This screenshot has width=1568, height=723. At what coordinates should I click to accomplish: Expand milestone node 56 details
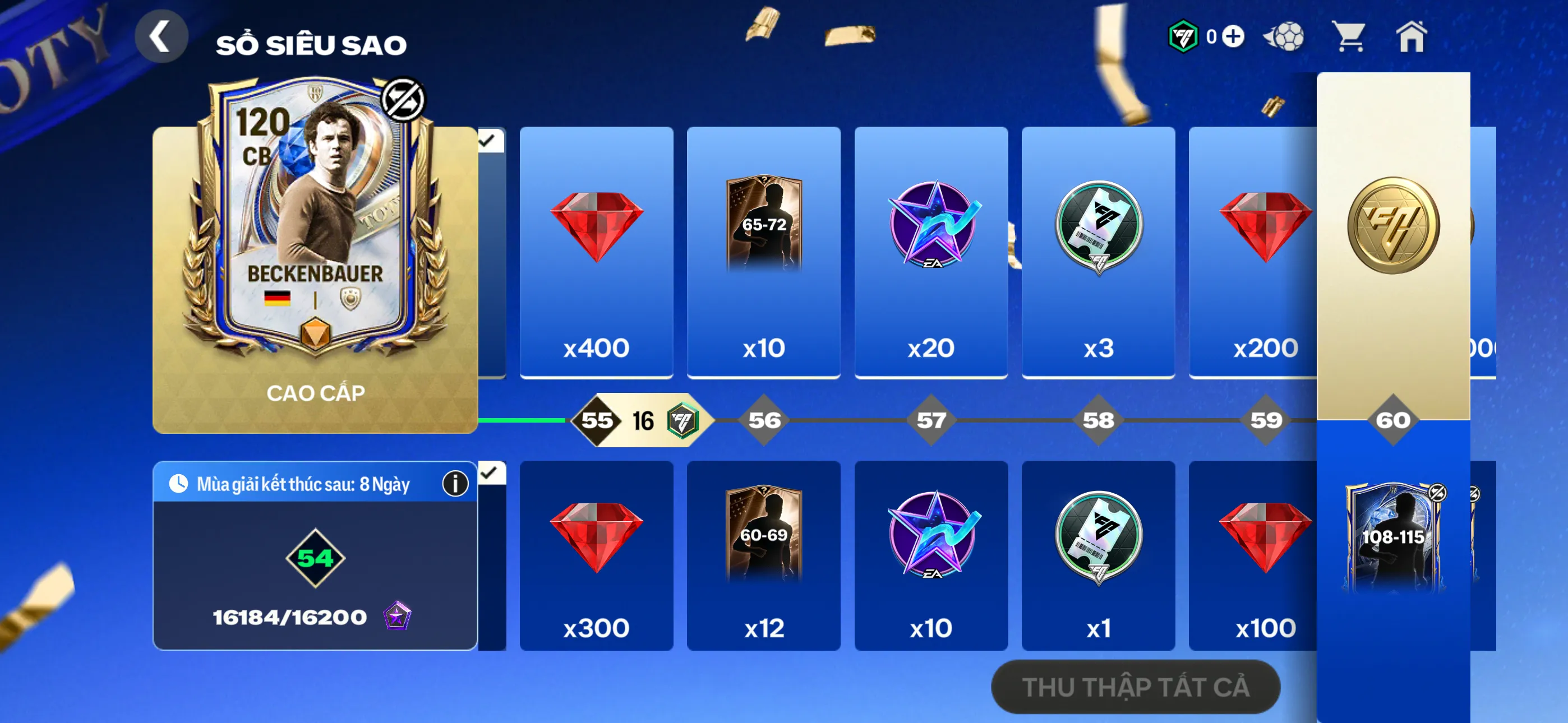click(x=763, y=420)
